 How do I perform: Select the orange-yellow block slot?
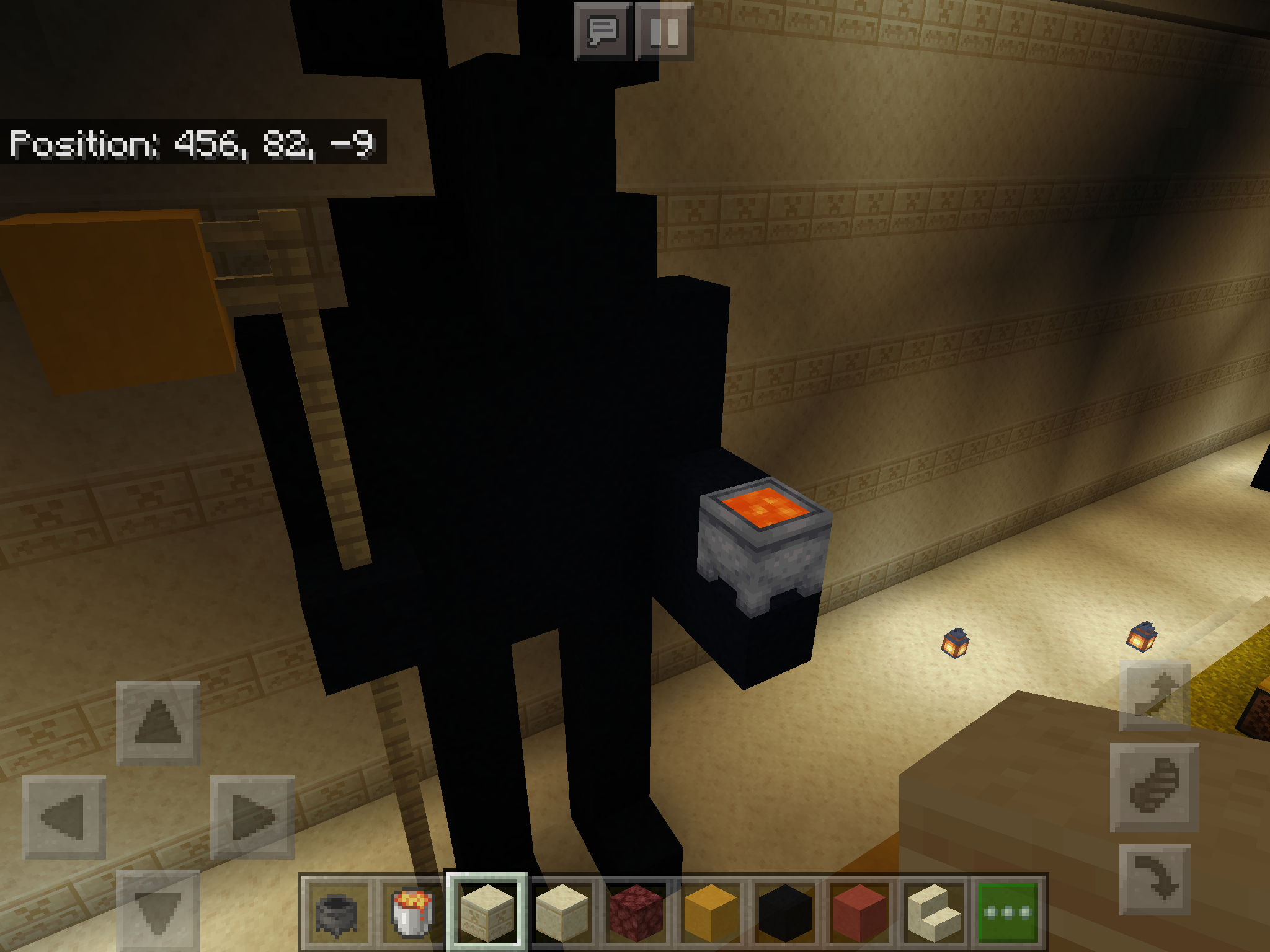click(x=711, y=912)
